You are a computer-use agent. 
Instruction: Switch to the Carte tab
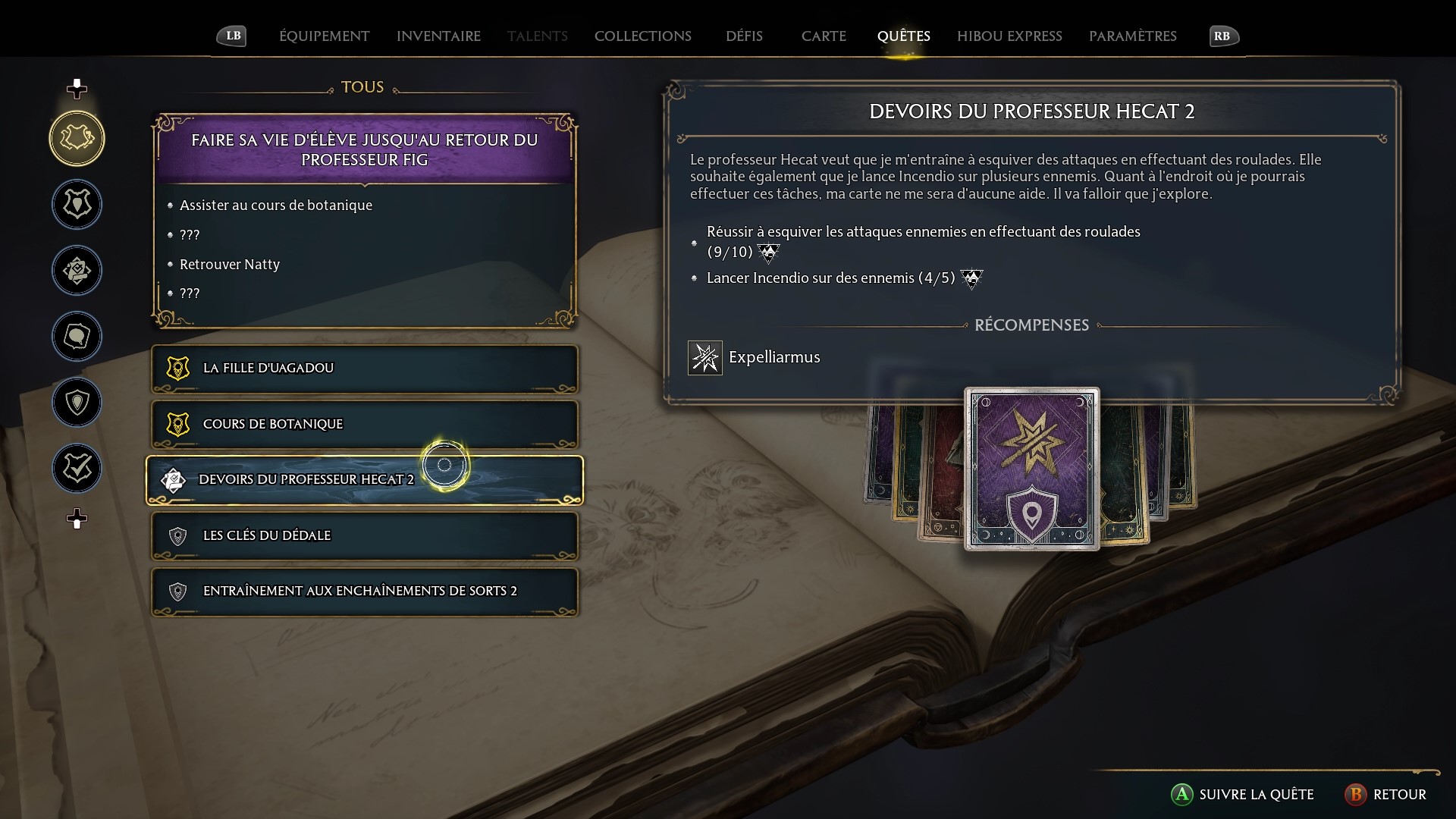824,36
